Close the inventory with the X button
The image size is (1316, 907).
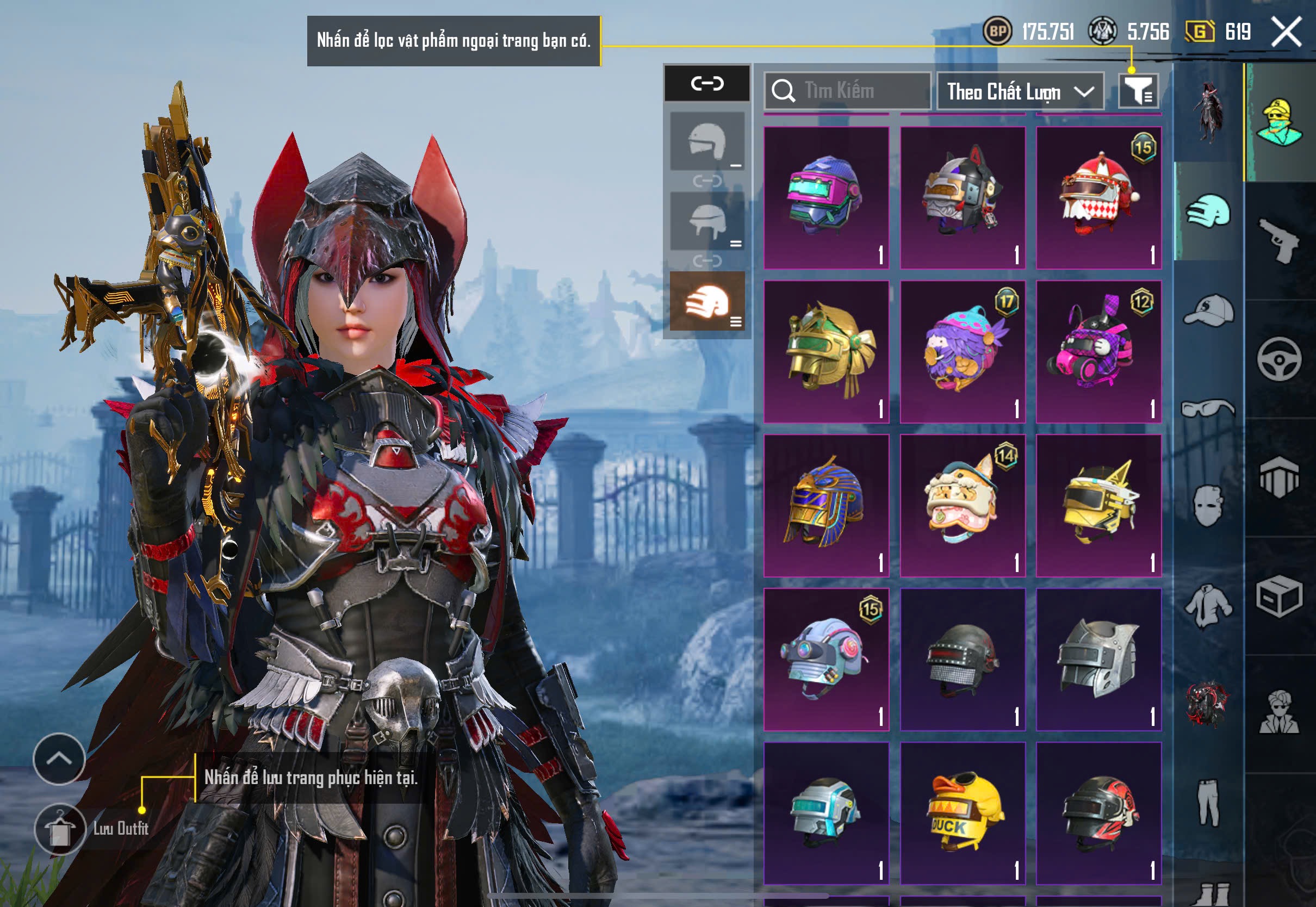[x=1287, y=31]
